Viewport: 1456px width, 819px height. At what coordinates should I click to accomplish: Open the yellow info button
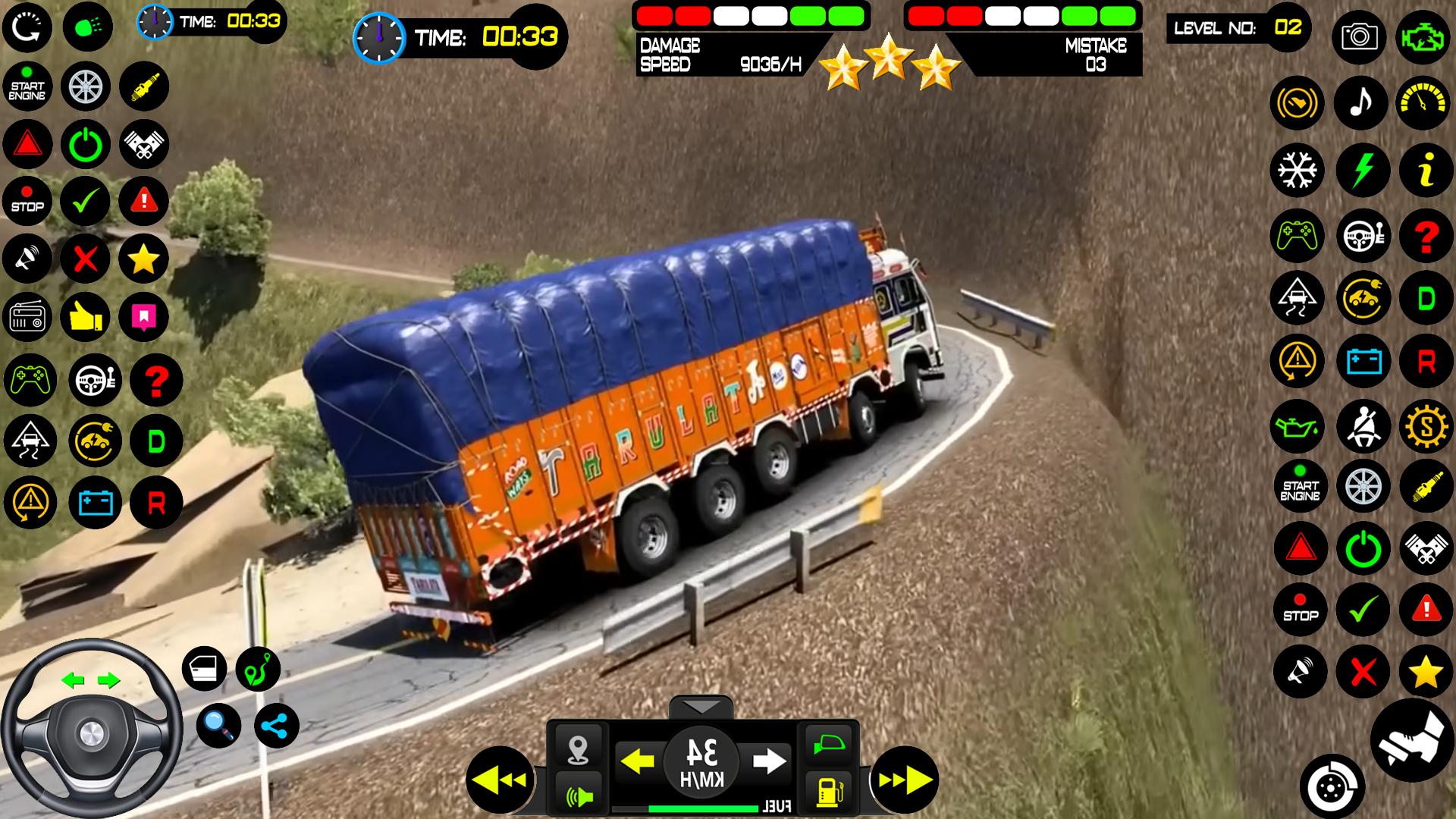coord(1426,170)
